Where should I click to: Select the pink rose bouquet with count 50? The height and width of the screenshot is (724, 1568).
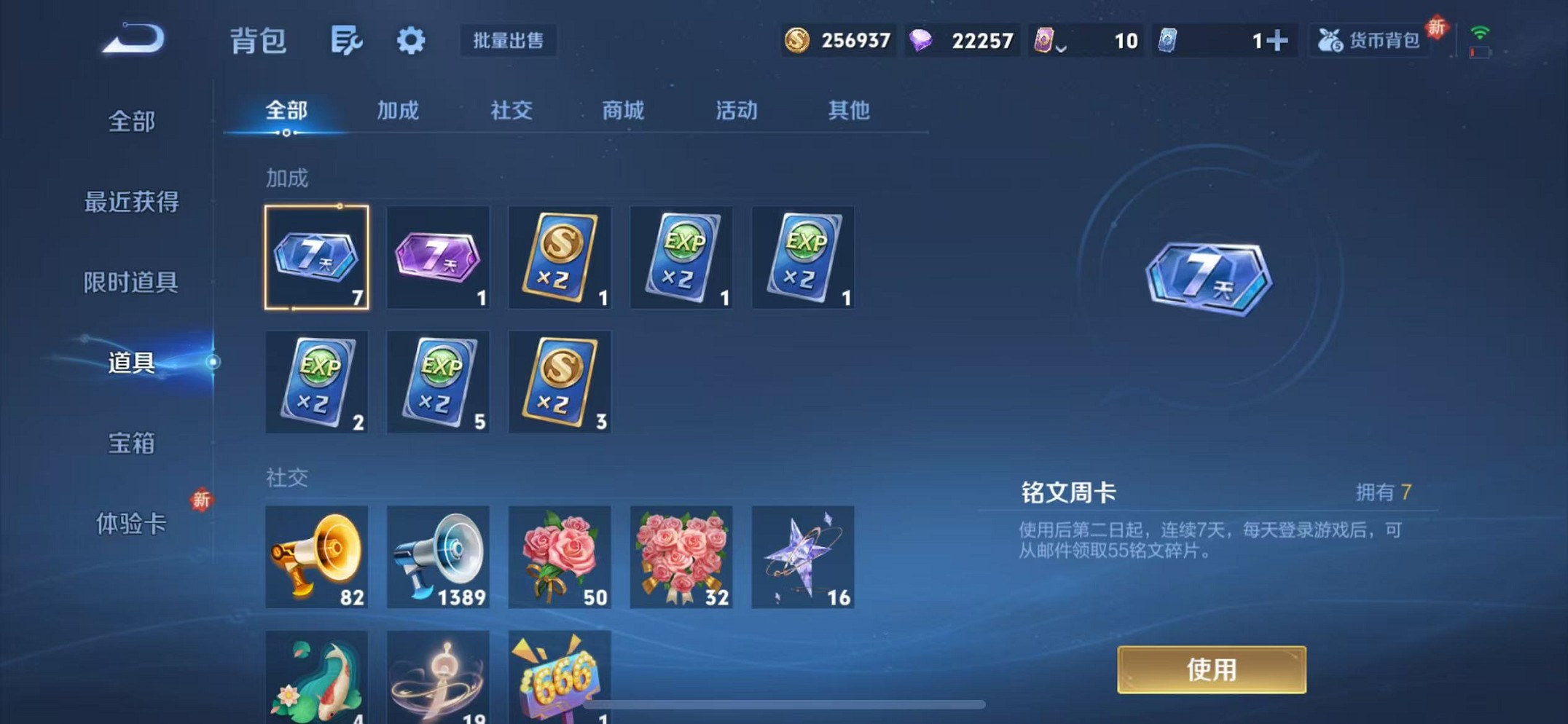pyautogui.click(x=560, y=557)
